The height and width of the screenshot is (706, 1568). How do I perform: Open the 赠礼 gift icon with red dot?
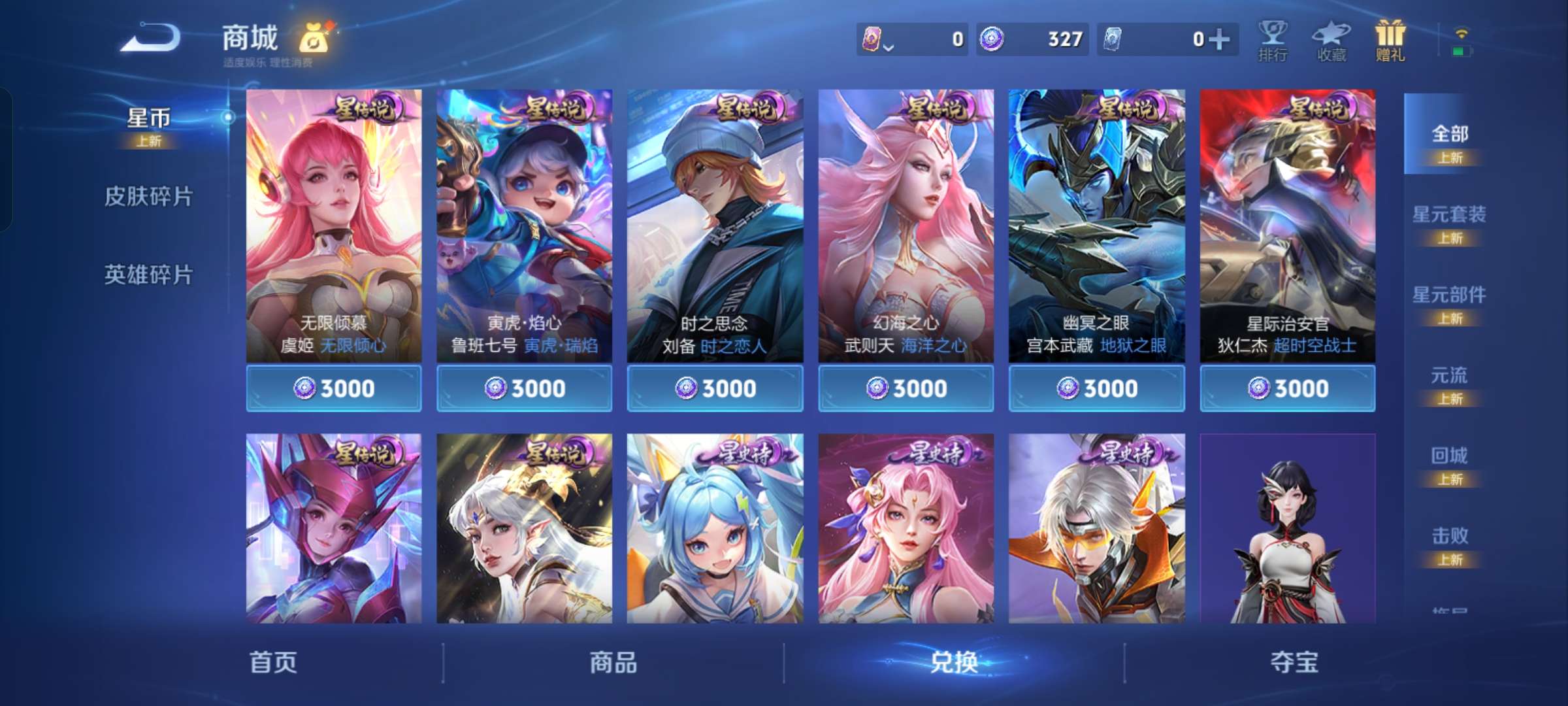pyautogui.click(x=1389, y=39)
